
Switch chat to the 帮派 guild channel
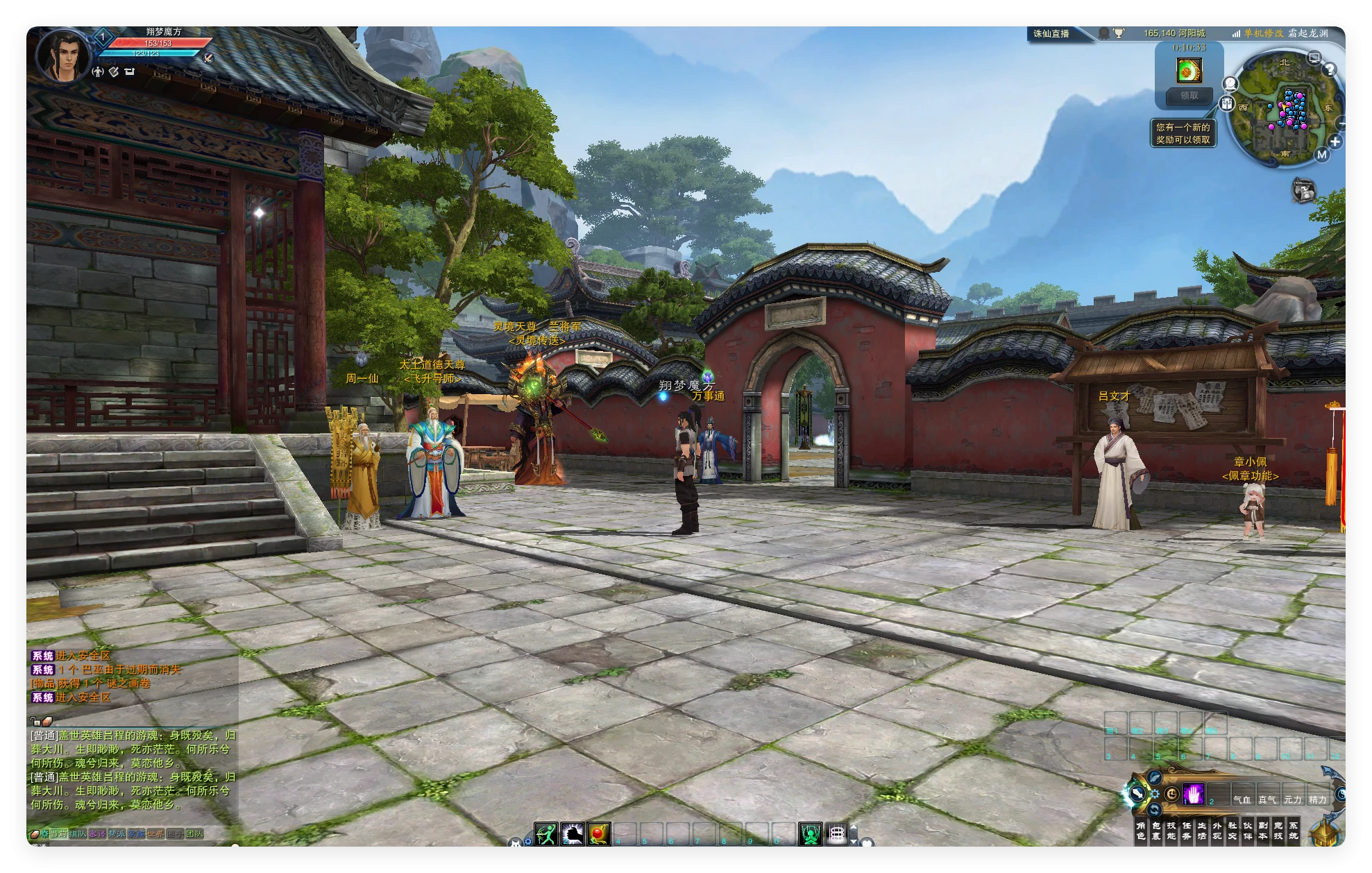point(117,833)
